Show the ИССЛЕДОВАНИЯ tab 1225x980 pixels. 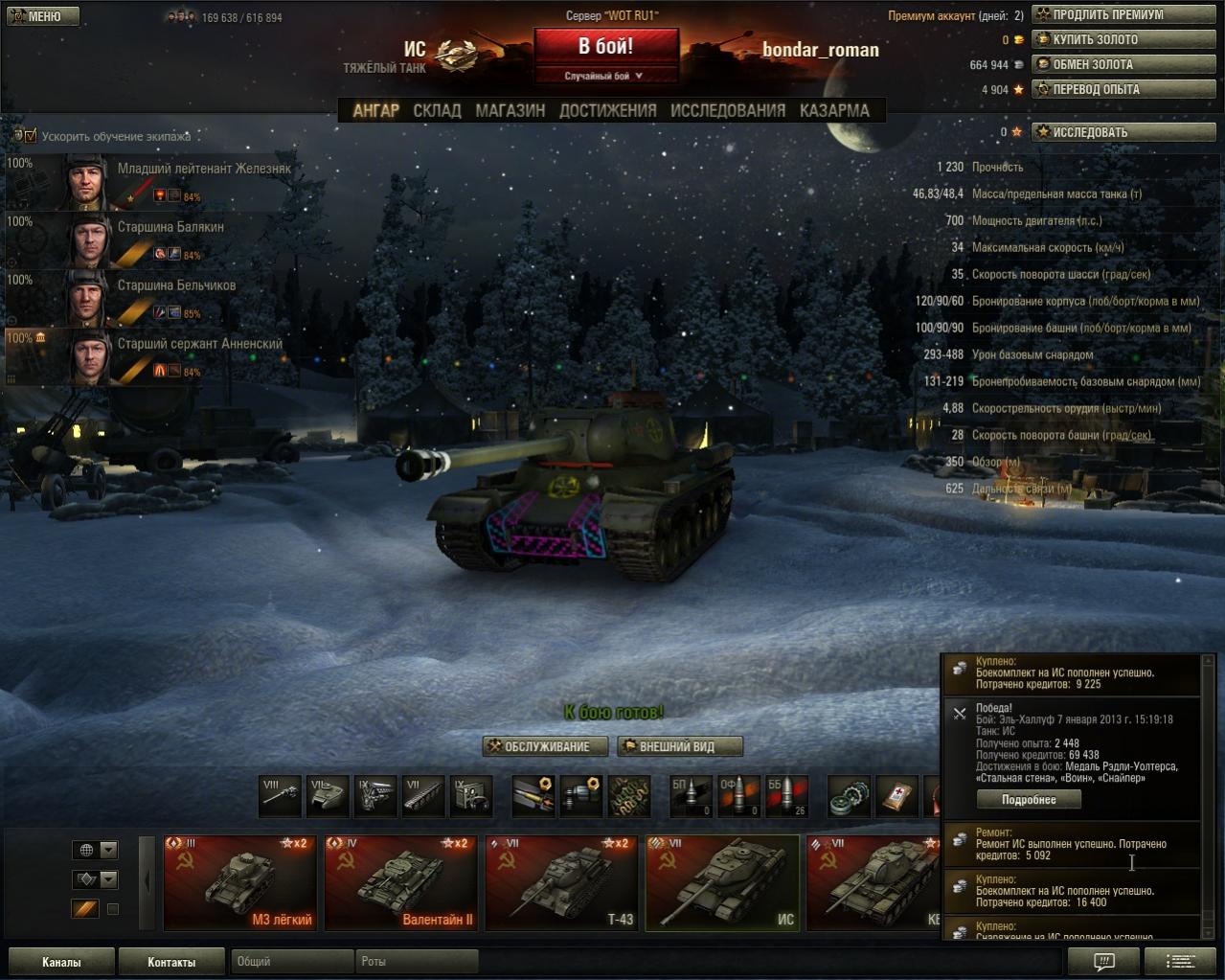tap(728, 111)
